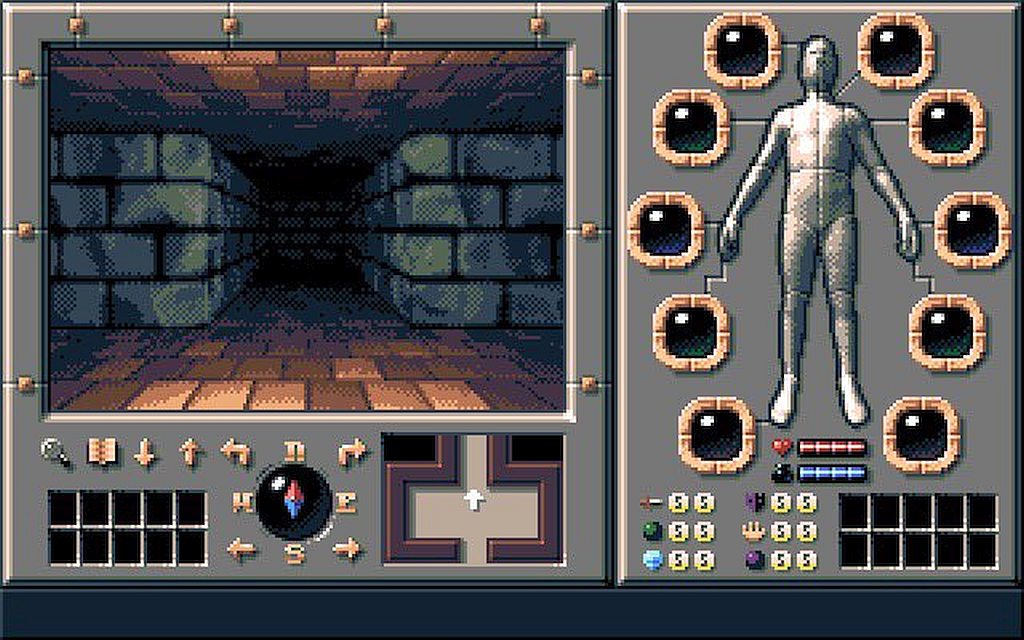Image resolution: width=1024 pixels, height=640 pixels.
Task: Open the book icon
Action: 101,453
